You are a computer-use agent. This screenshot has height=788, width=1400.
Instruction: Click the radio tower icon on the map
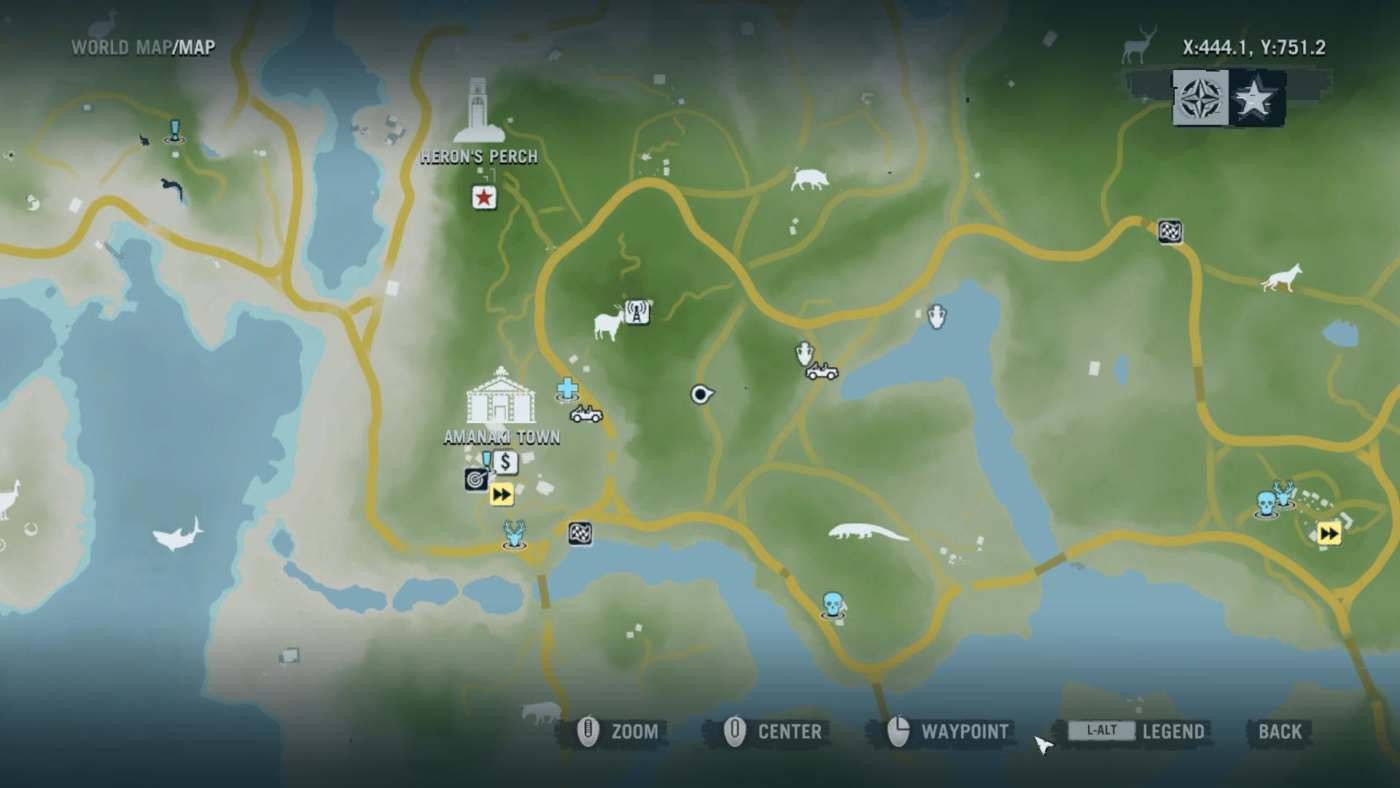pos(638,311)
